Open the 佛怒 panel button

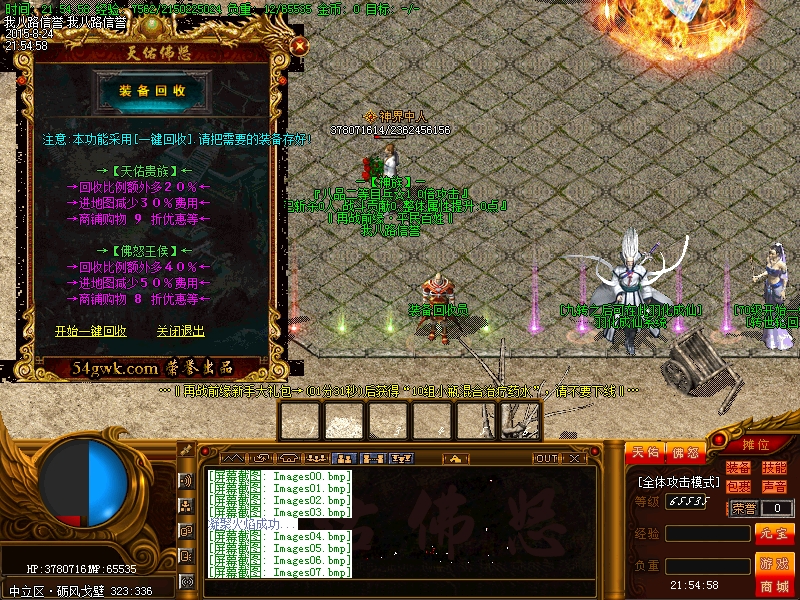[x=685, y=453]
